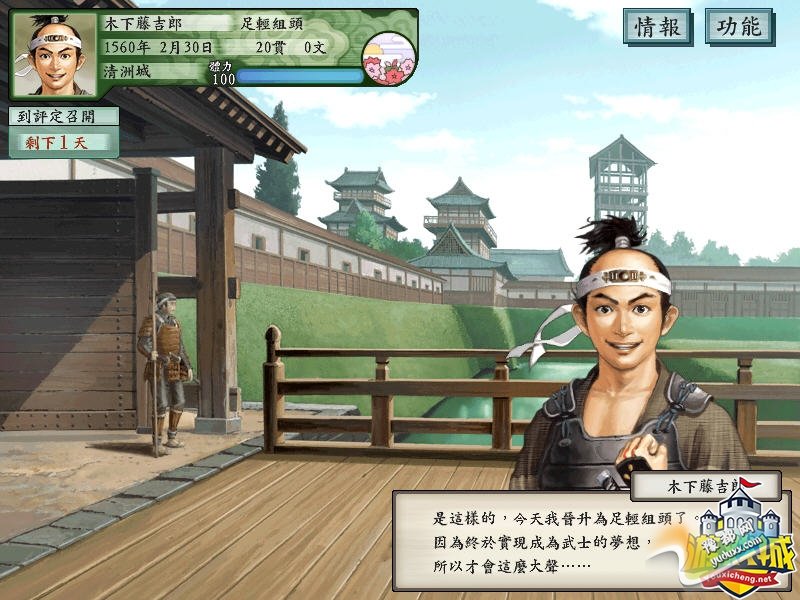Open the 功能 function menu
This screenshot has height=600, width=800.
click(x=739, y=27)
